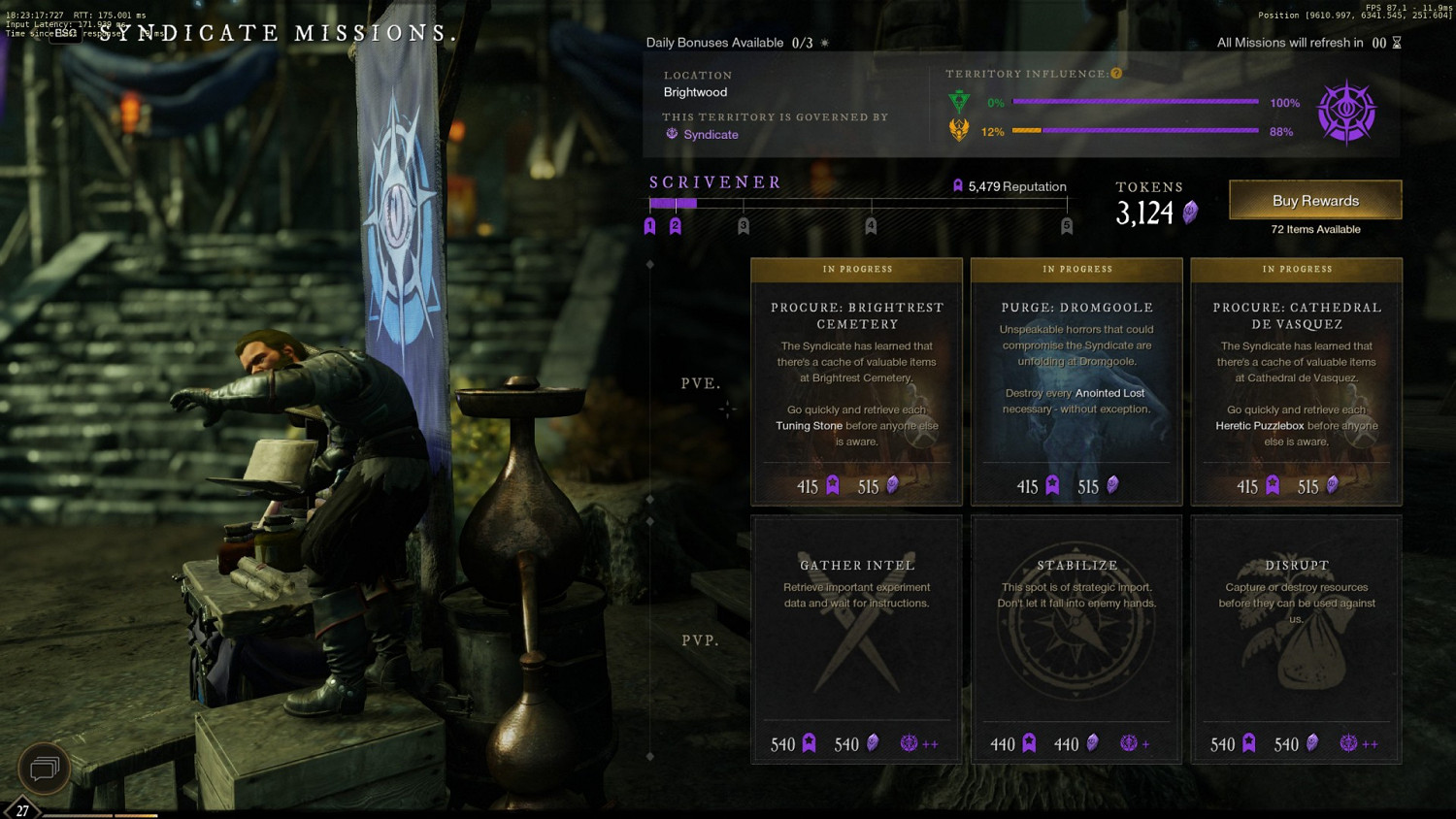
Task: Open the chat bubble icon
Action: [44, 769]
